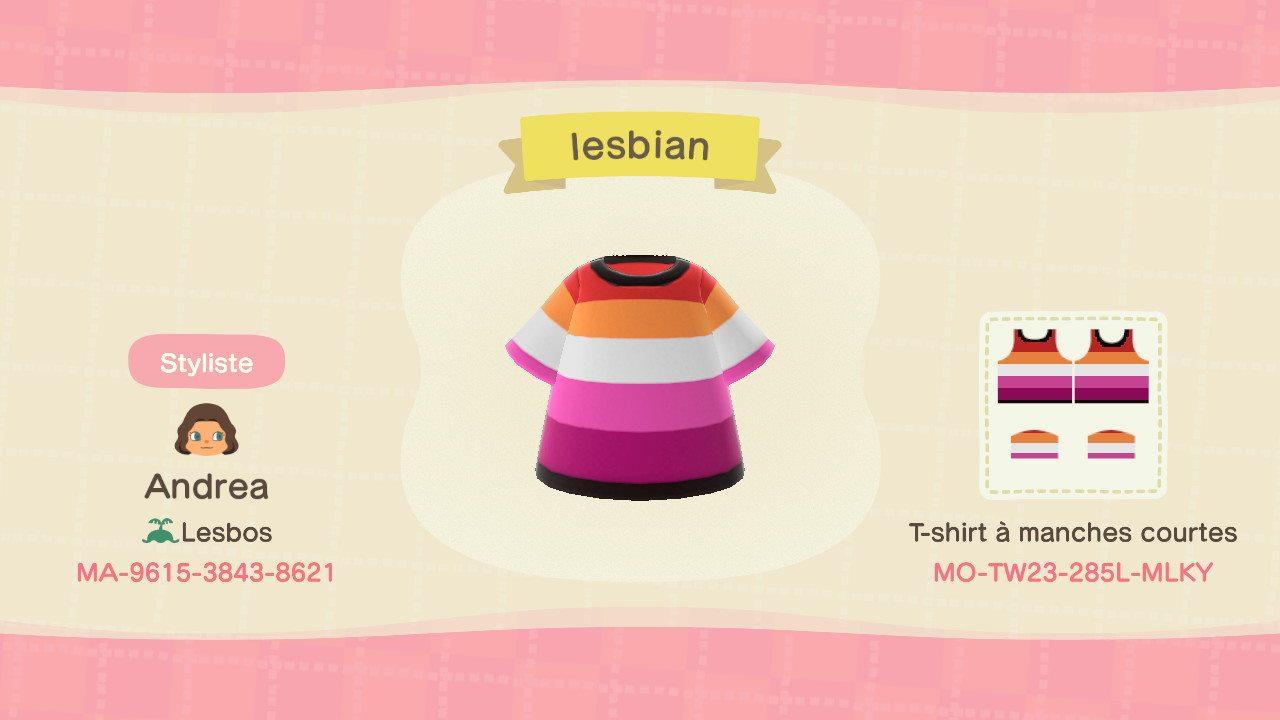The height and width of the screenshot is (720, 1280).
Task: Expand the t-shirt pattern detail panel
Action: pos(1073,404)
